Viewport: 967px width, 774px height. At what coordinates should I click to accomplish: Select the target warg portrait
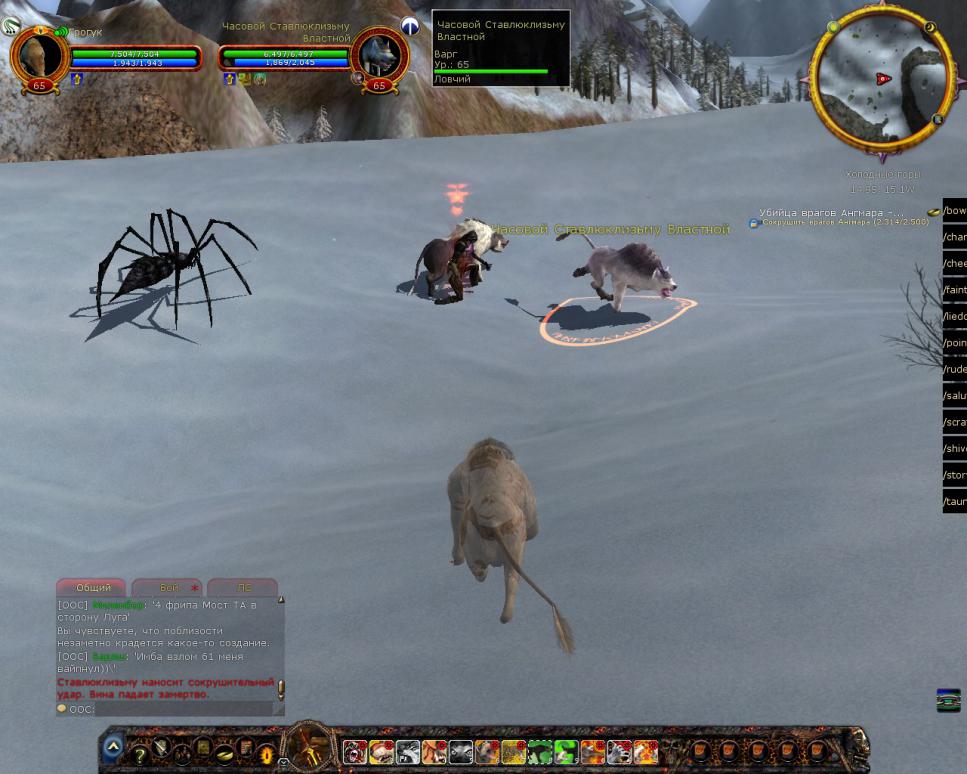379,56
